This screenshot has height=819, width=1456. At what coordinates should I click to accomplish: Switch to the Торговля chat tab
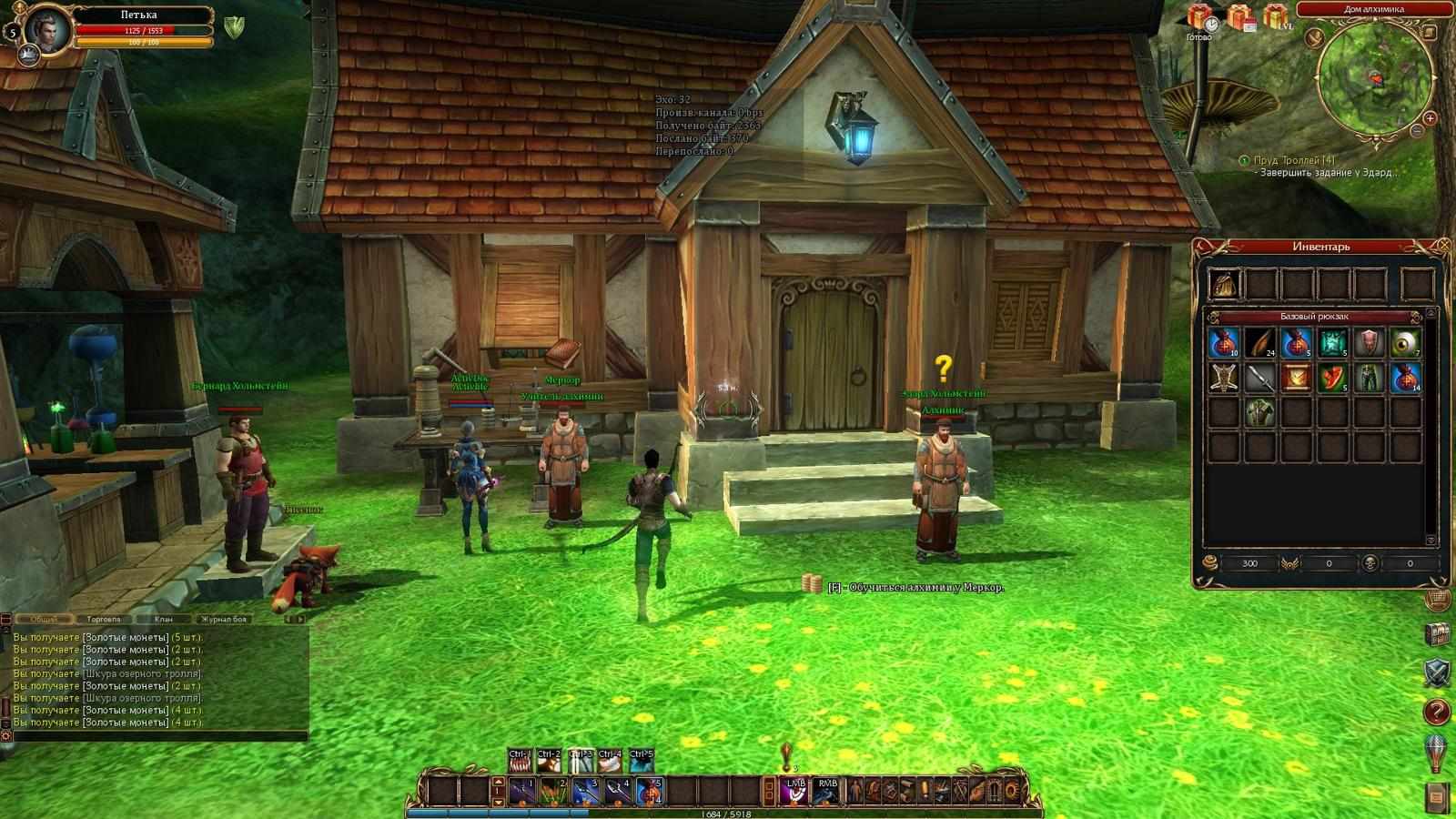[106, 619]
